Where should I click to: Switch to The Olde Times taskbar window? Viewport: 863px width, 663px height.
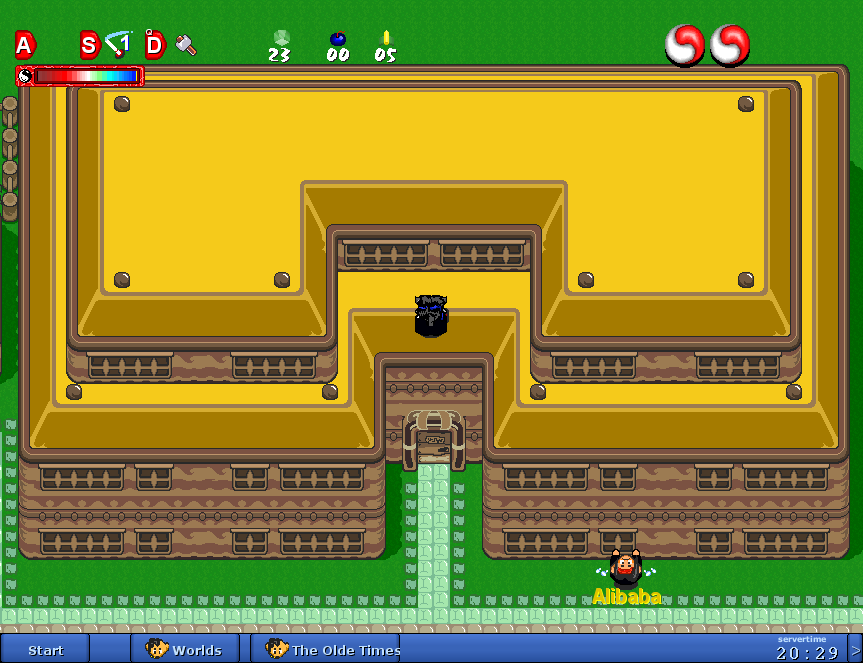tap(325, 649)
